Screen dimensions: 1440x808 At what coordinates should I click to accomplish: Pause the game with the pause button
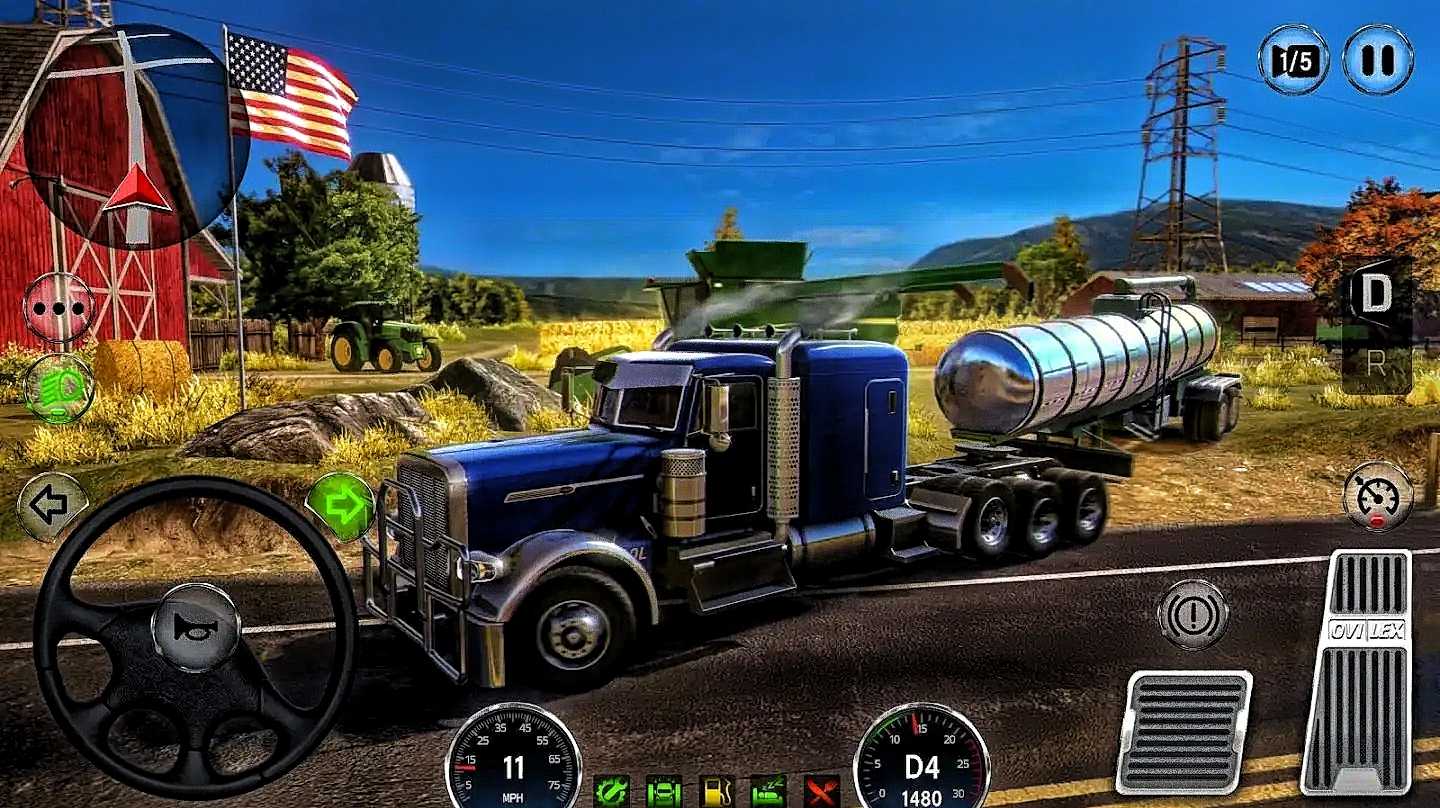1377,60
